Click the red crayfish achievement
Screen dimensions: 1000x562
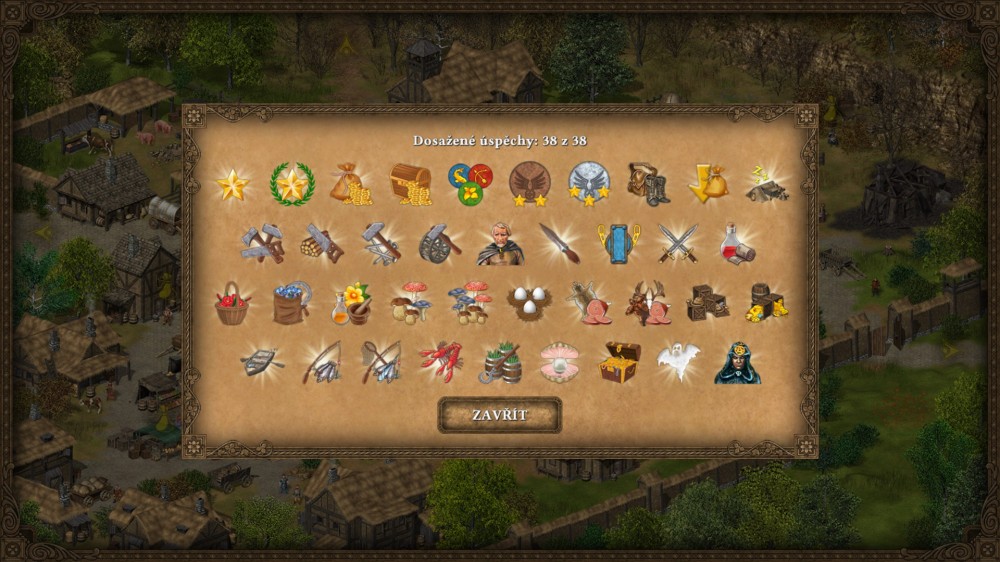coord(440,362)
